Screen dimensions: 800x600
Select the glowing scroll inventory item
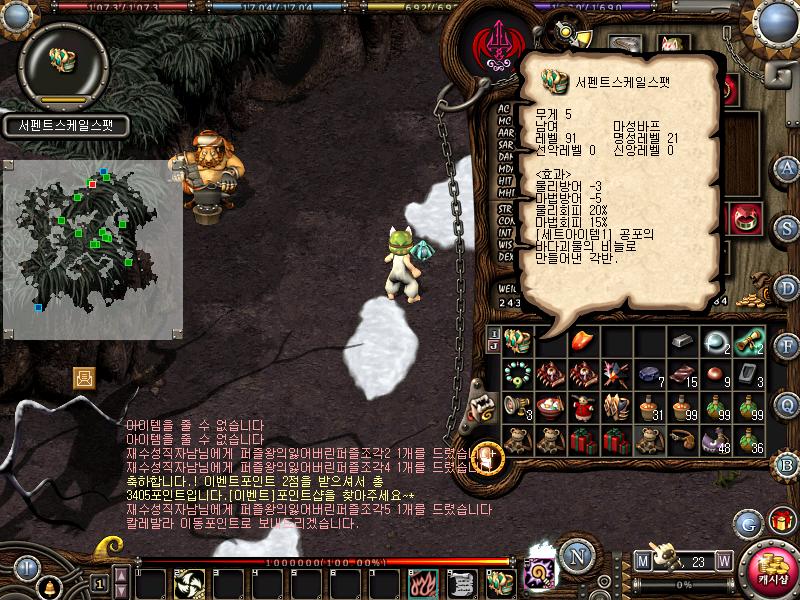tap(748, 341)
